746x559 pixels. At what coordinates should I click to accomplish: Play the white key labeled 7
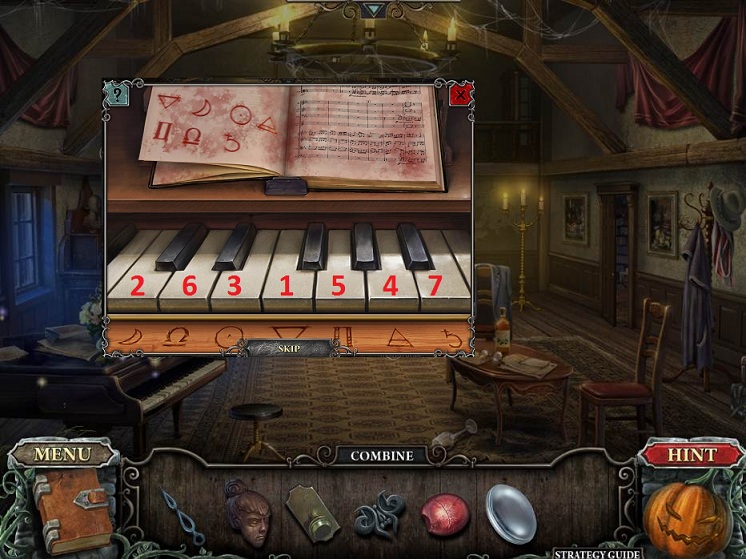[x=434, y=287]
